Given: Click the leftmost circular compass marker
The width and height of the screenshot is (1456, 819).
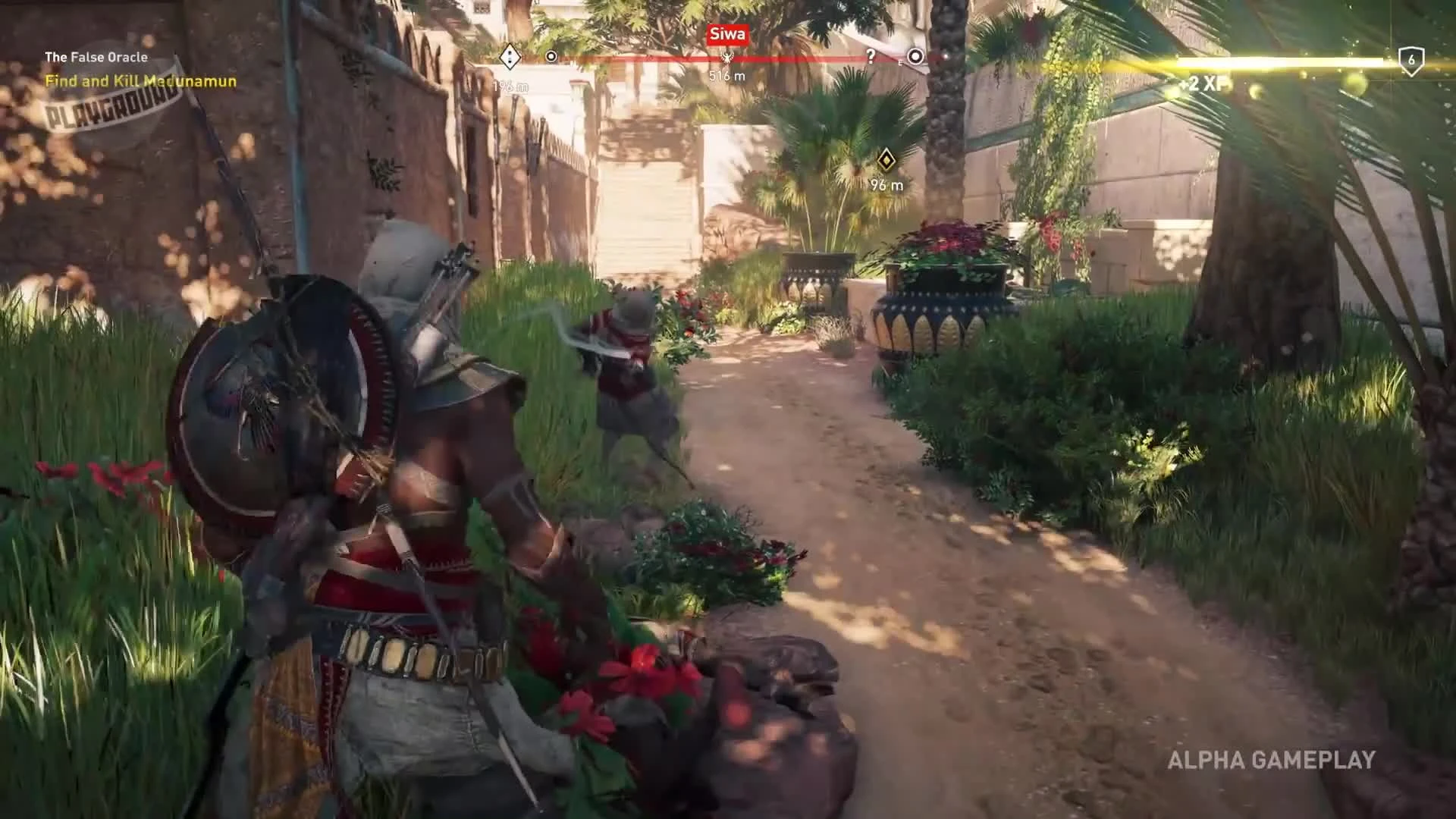Looking at the screenshot, I should 551,56.
